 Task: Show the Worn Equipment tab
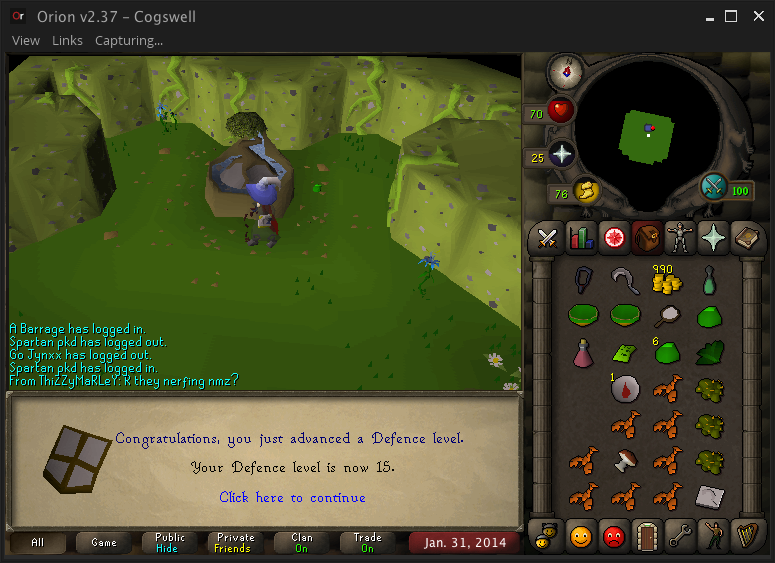679,237
